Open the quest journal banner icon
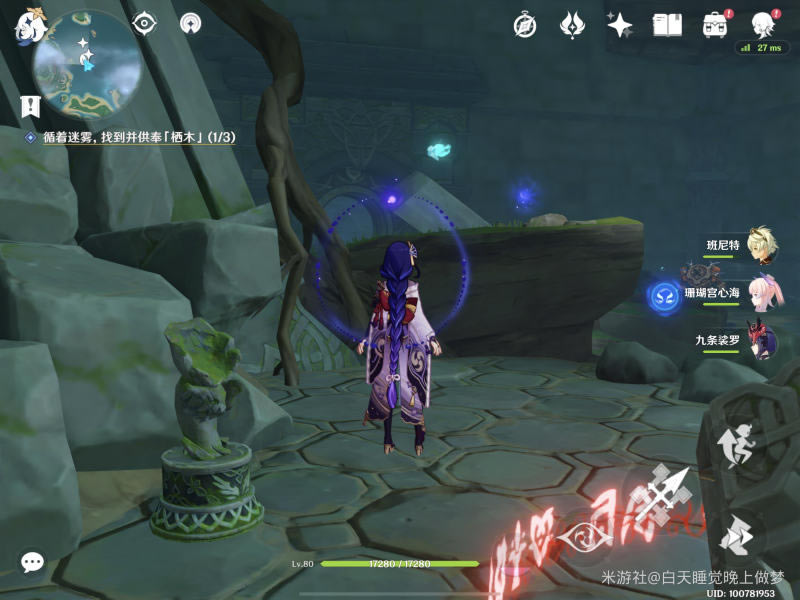 tap(30, 105)
